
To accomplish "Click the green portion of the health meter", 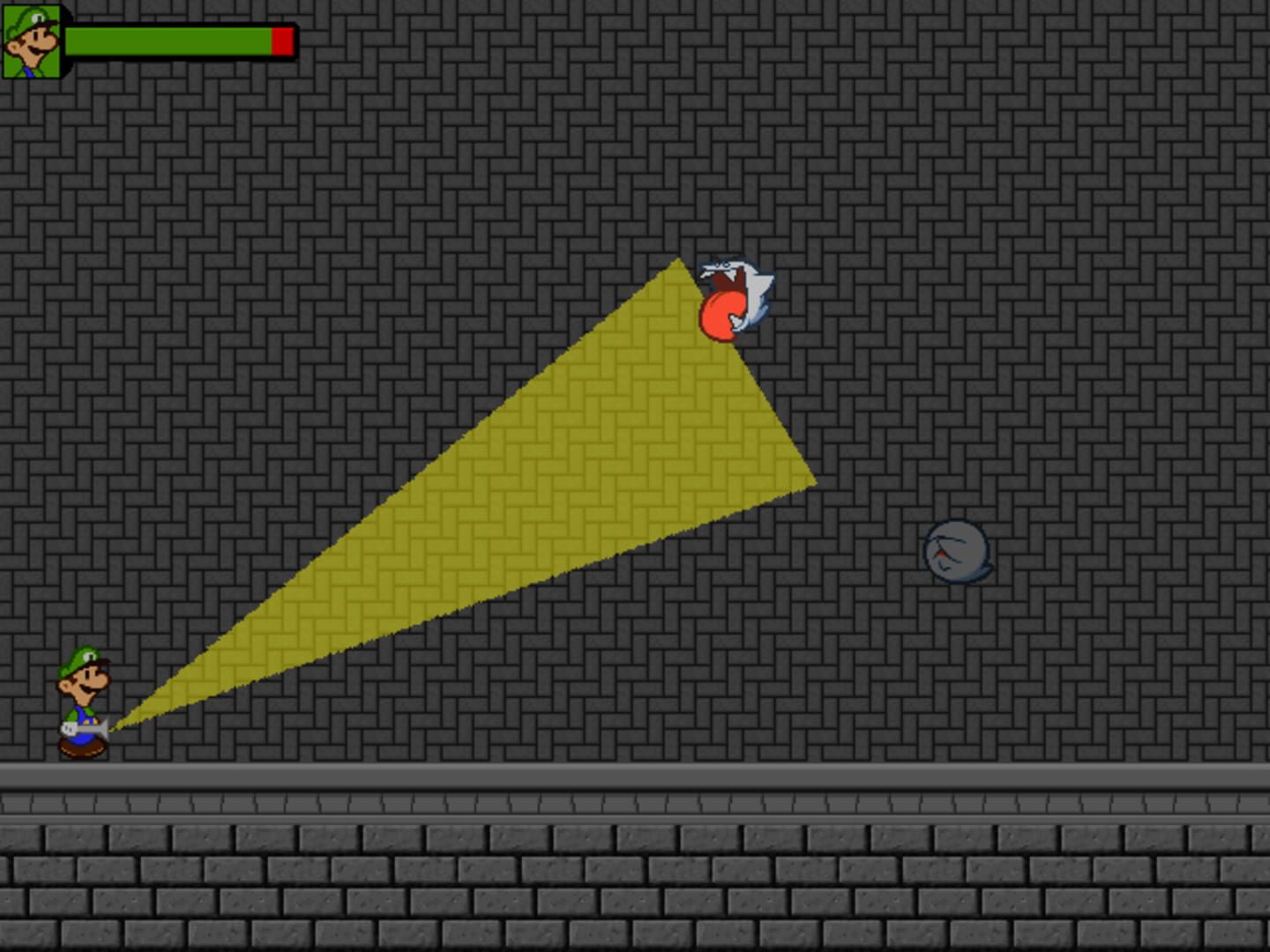I will (168, 40).
